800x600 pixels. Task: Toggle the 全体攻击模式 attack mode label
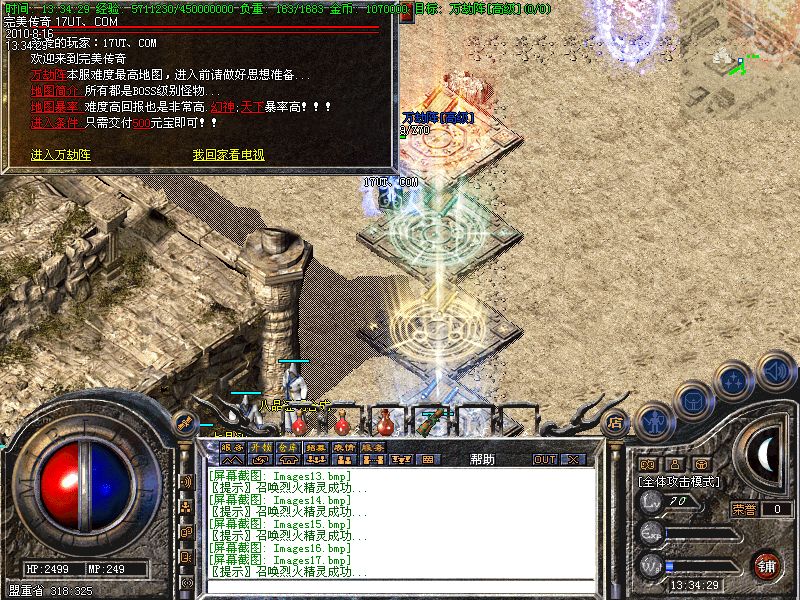[679, 481]
